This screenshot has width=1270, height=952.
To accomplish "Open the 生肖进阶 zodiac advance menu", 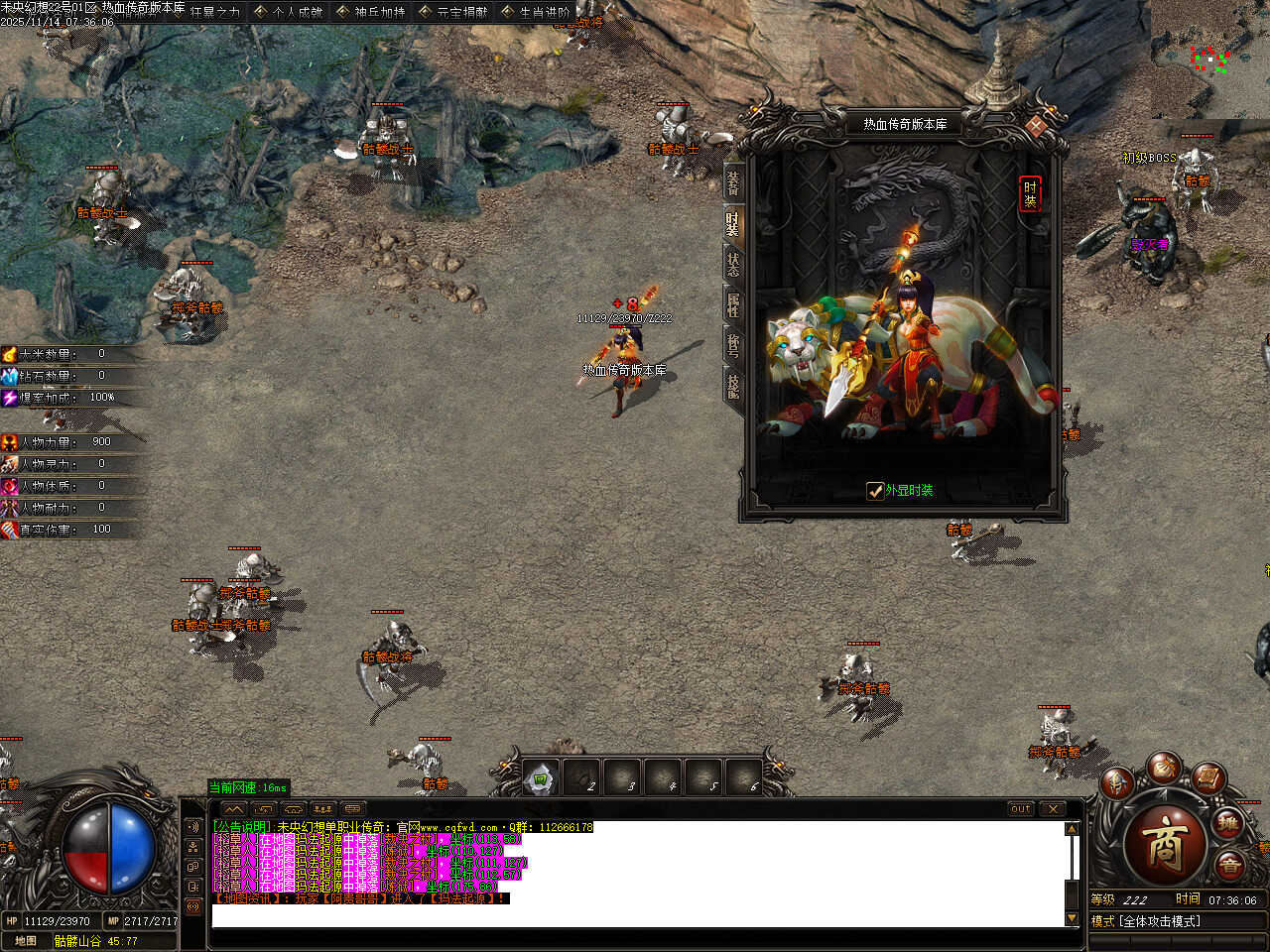I will [536, 12].
